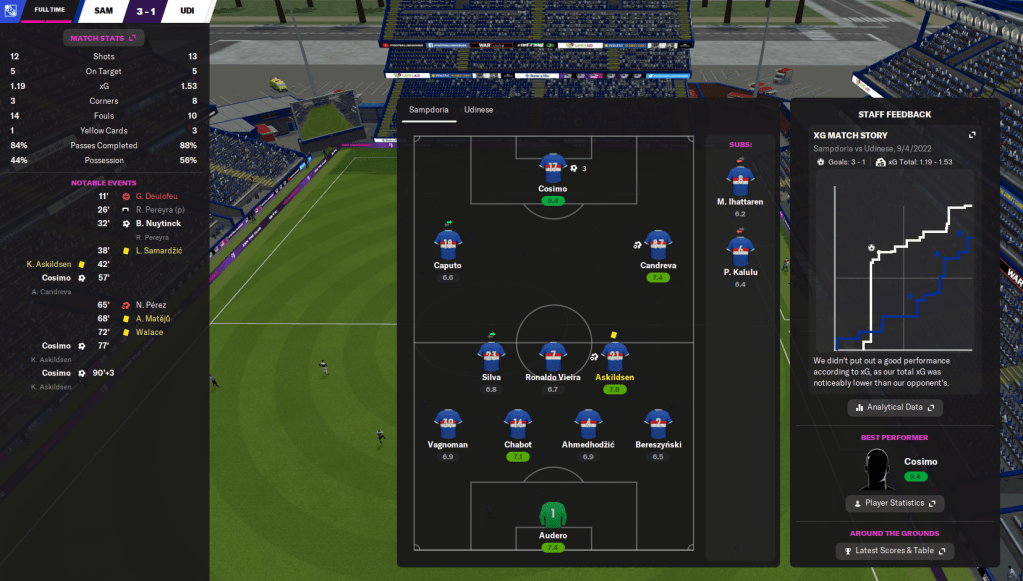Choose substitute M. Ihattaren
1023x581 pixels.
[740, 182]
